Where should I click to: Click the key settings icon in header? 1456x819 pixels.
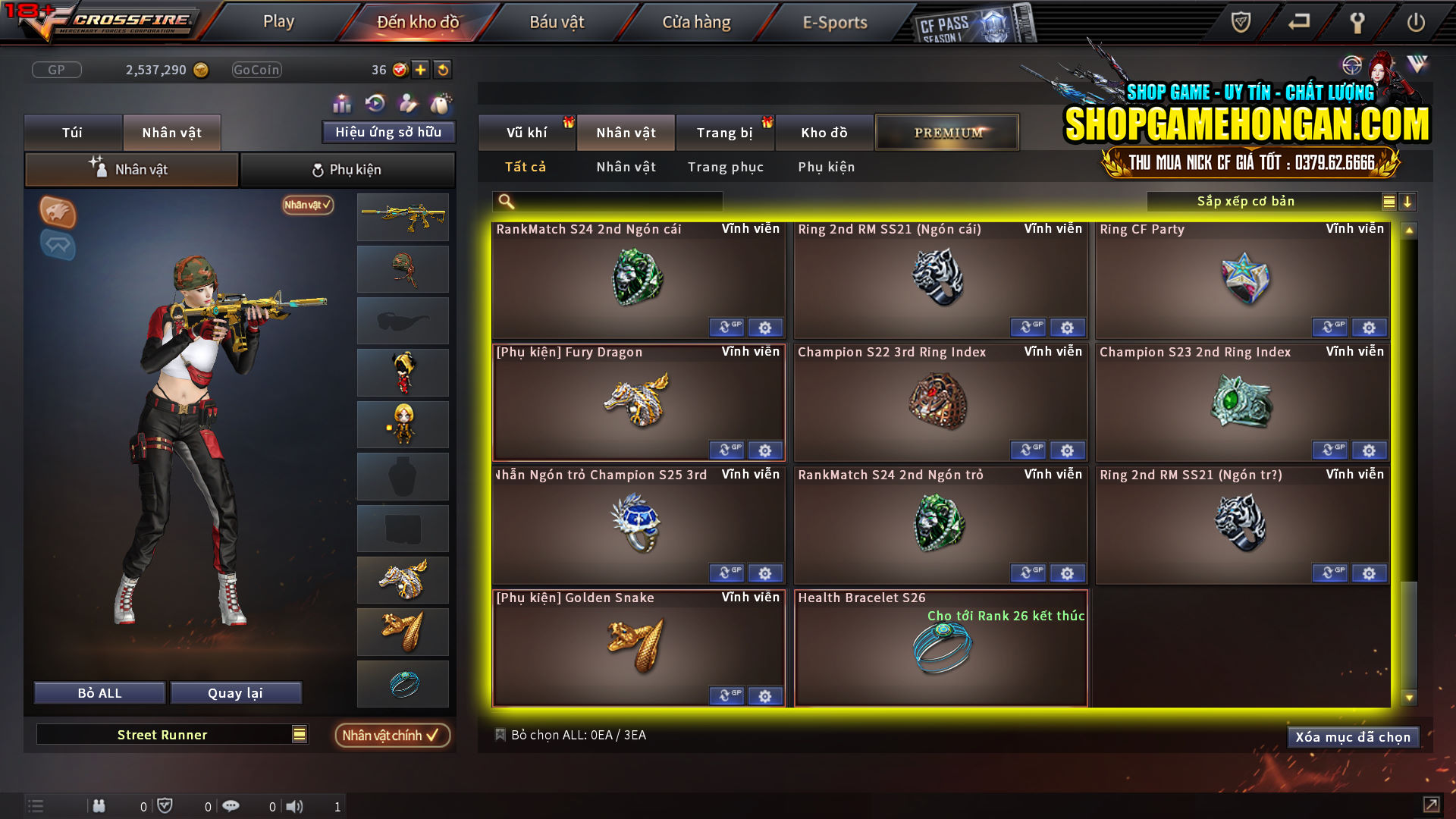(1357, 23)
